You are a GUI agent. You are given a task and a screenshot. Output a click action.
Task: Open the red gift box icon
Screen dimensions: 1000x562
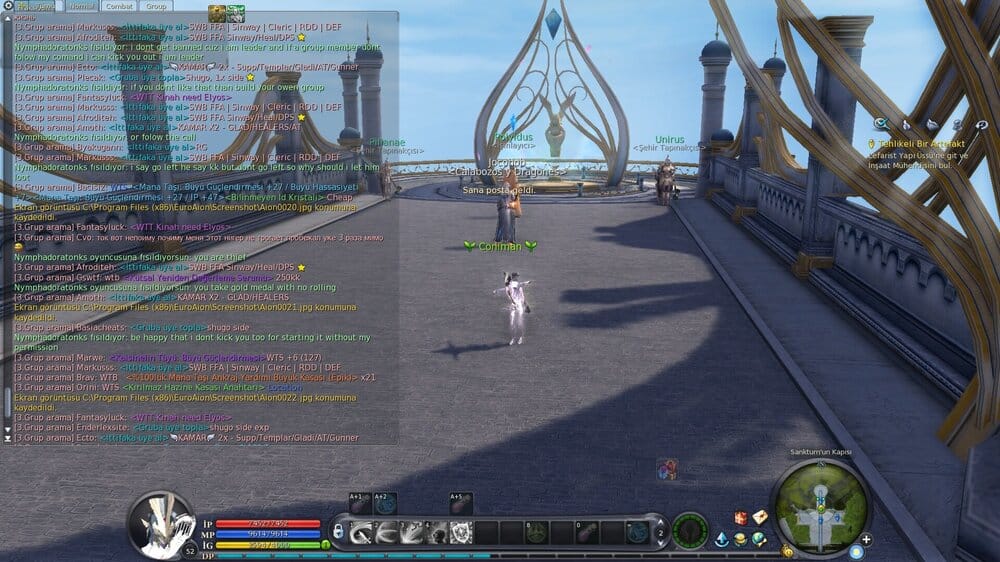[741, 517]
